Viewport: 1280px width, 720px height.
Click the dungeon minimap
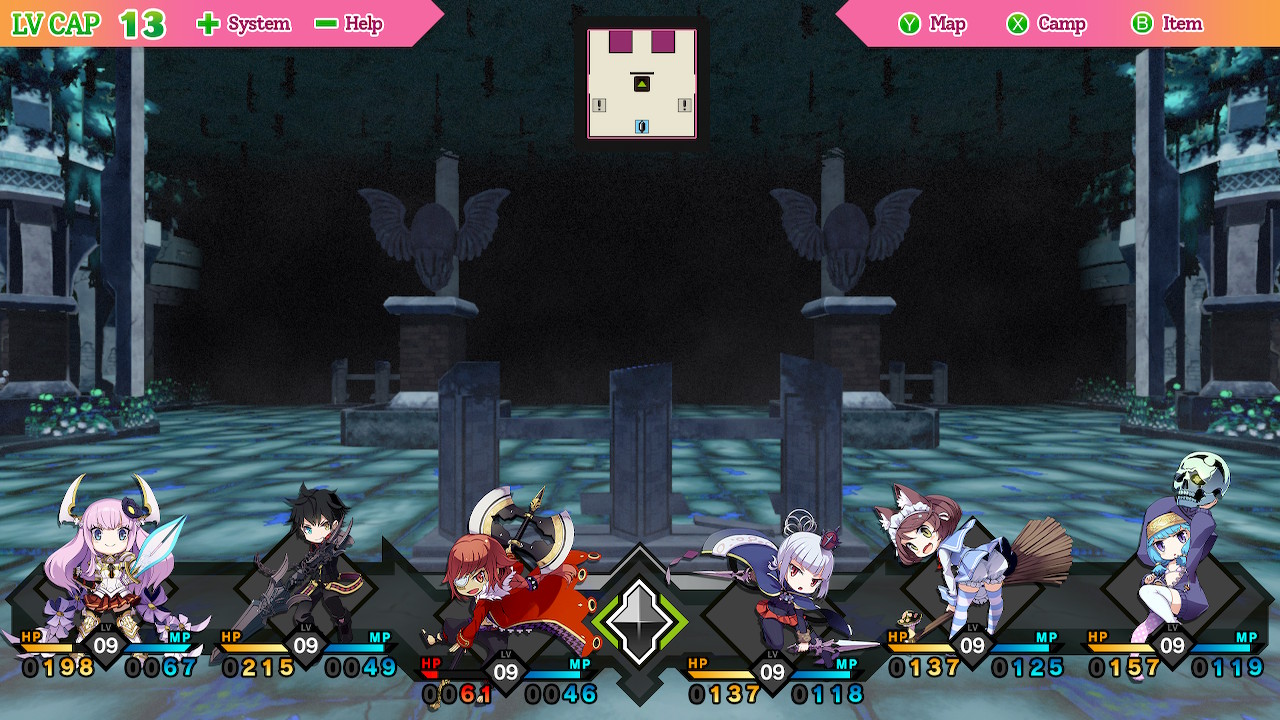[x=642, y=83]
